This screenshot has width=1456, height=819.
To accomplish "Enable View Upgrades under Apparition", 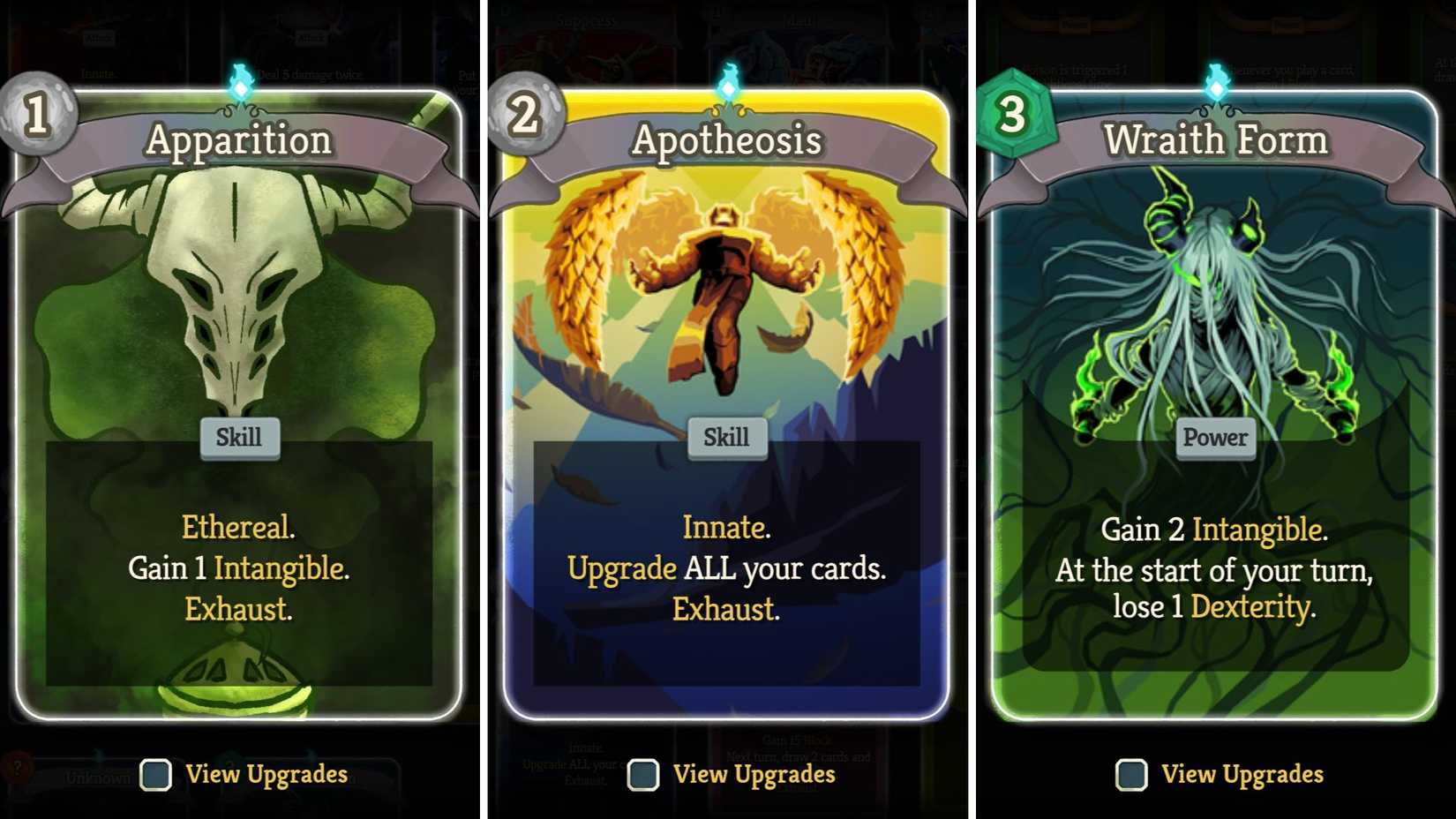I will pos(154,776).
